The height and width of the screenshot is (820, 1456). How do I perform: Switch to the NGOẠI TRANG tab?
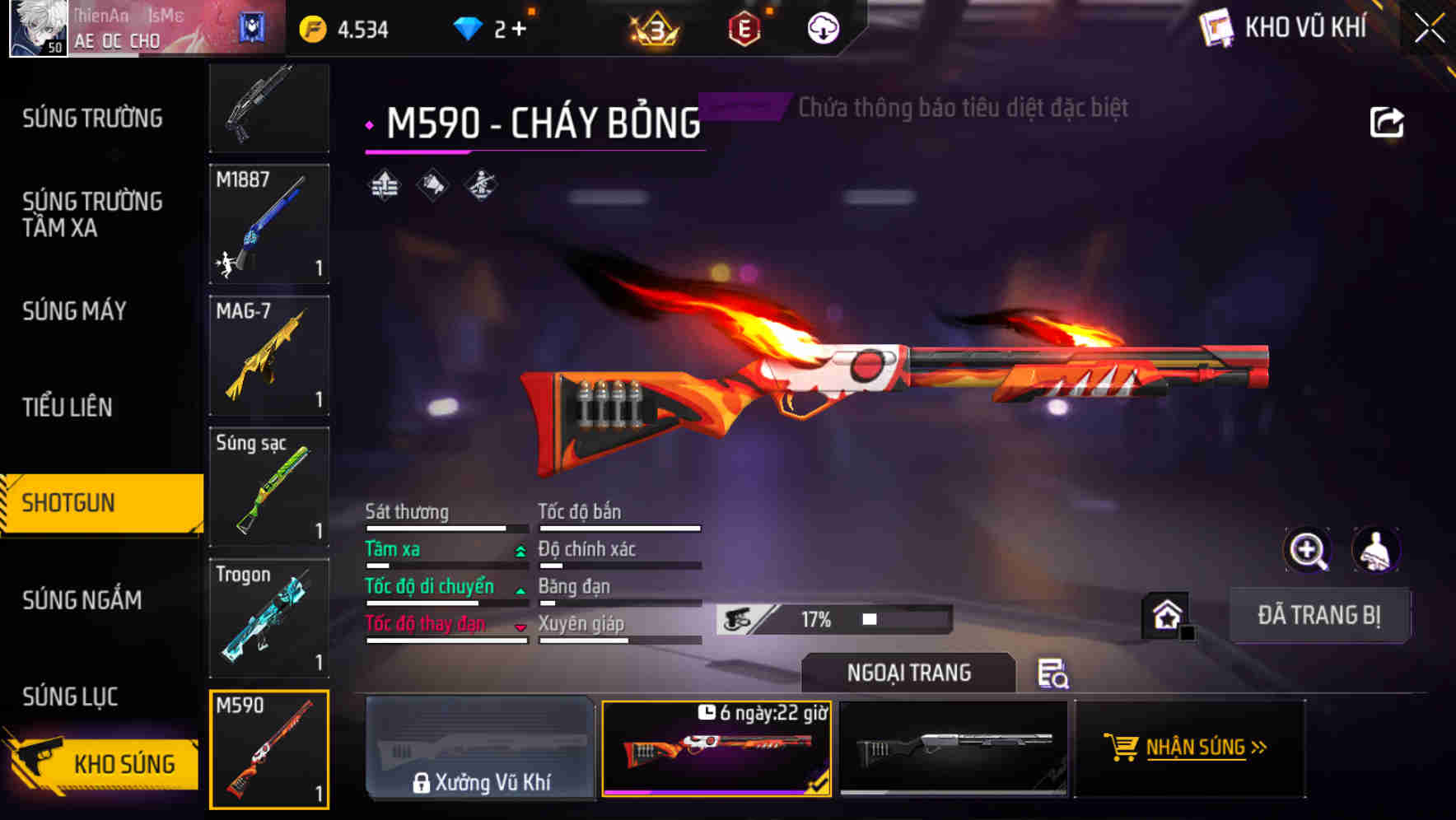click(908, 673)
